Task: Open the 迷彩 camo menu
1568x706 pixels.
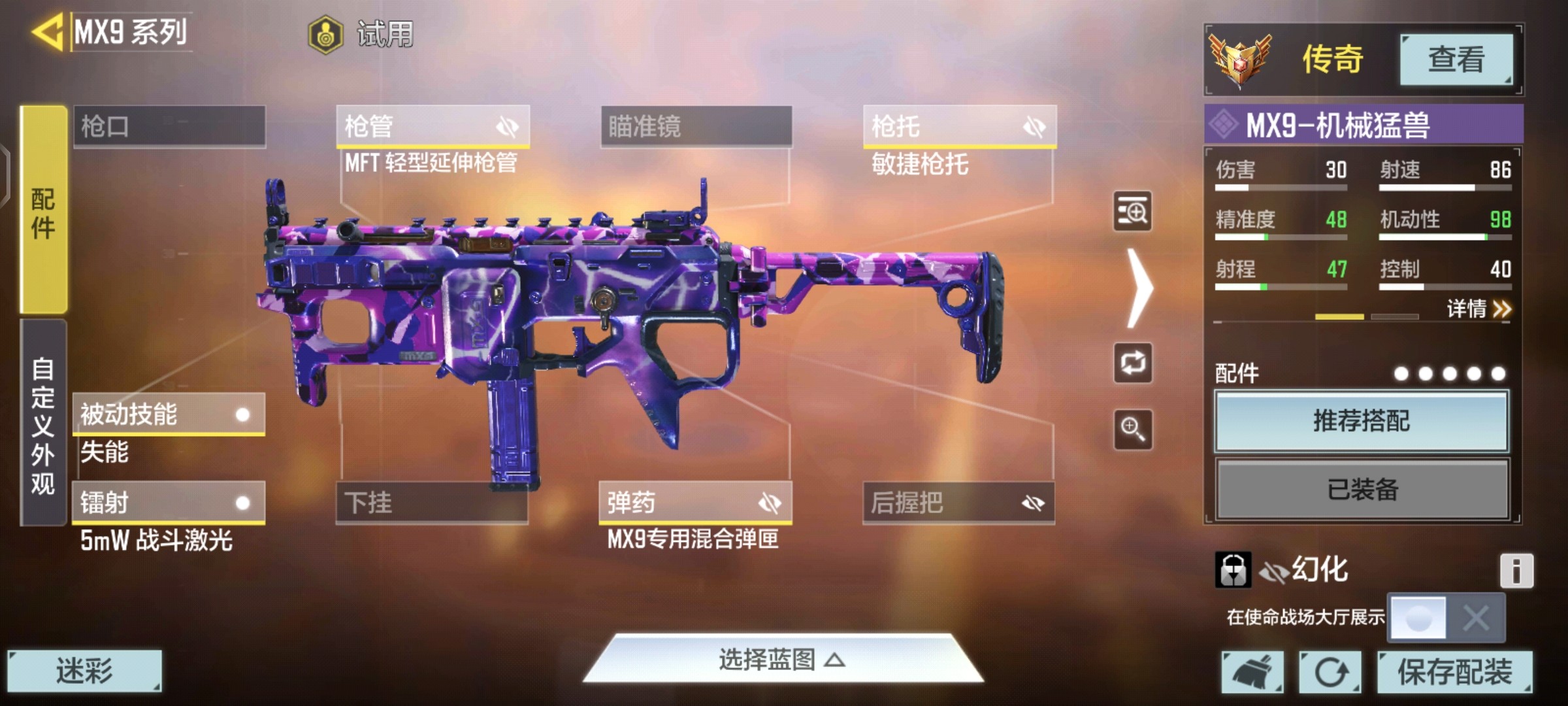Action: point(84,671)
